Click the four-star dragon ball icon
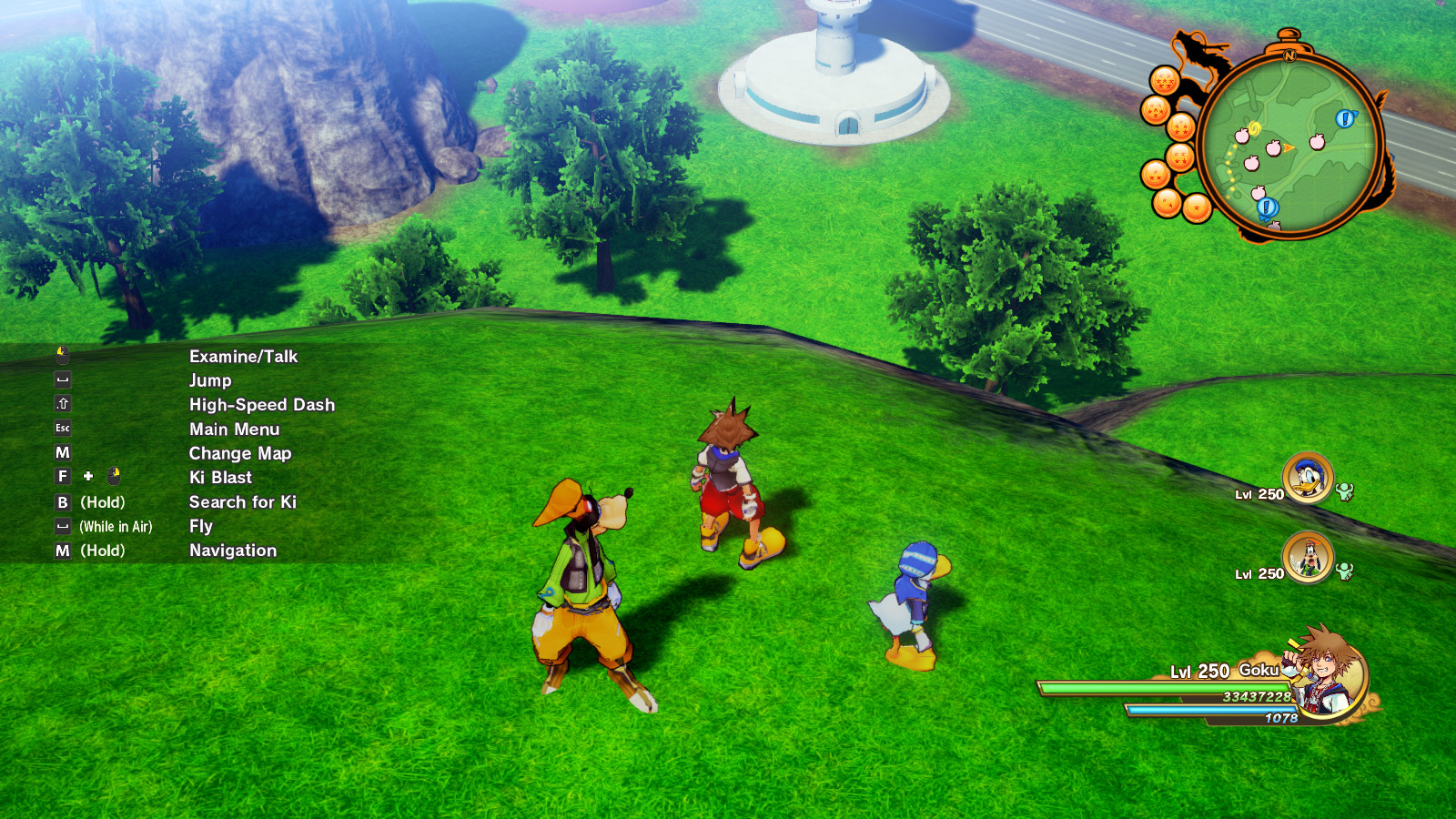 1180,156
